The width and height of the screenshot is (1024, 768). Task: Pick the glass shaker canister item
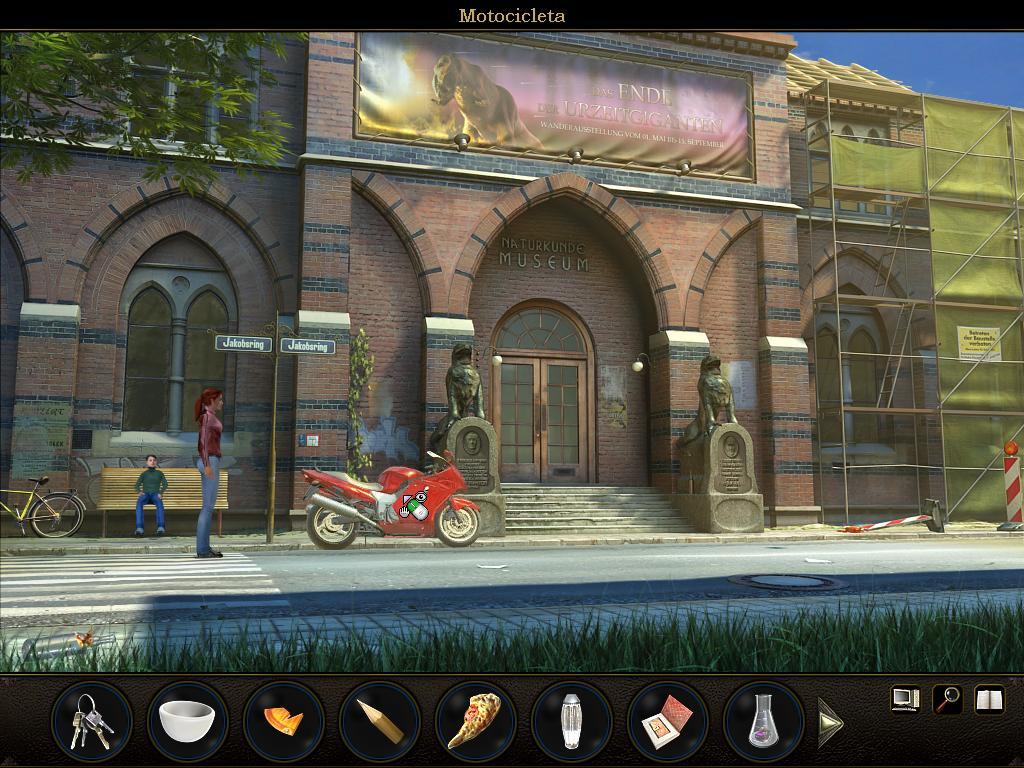click(571, 721)
